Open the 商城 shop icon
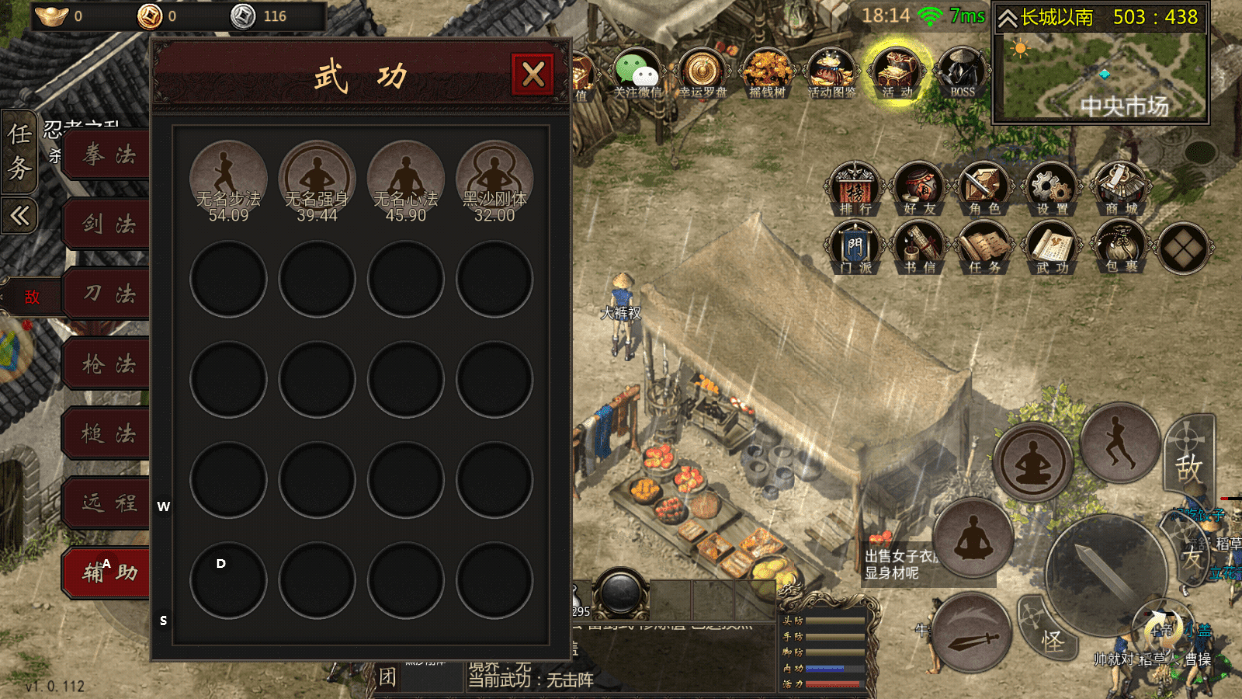Viewport: 1242px width, 699px height. [x=1118, y=187]
